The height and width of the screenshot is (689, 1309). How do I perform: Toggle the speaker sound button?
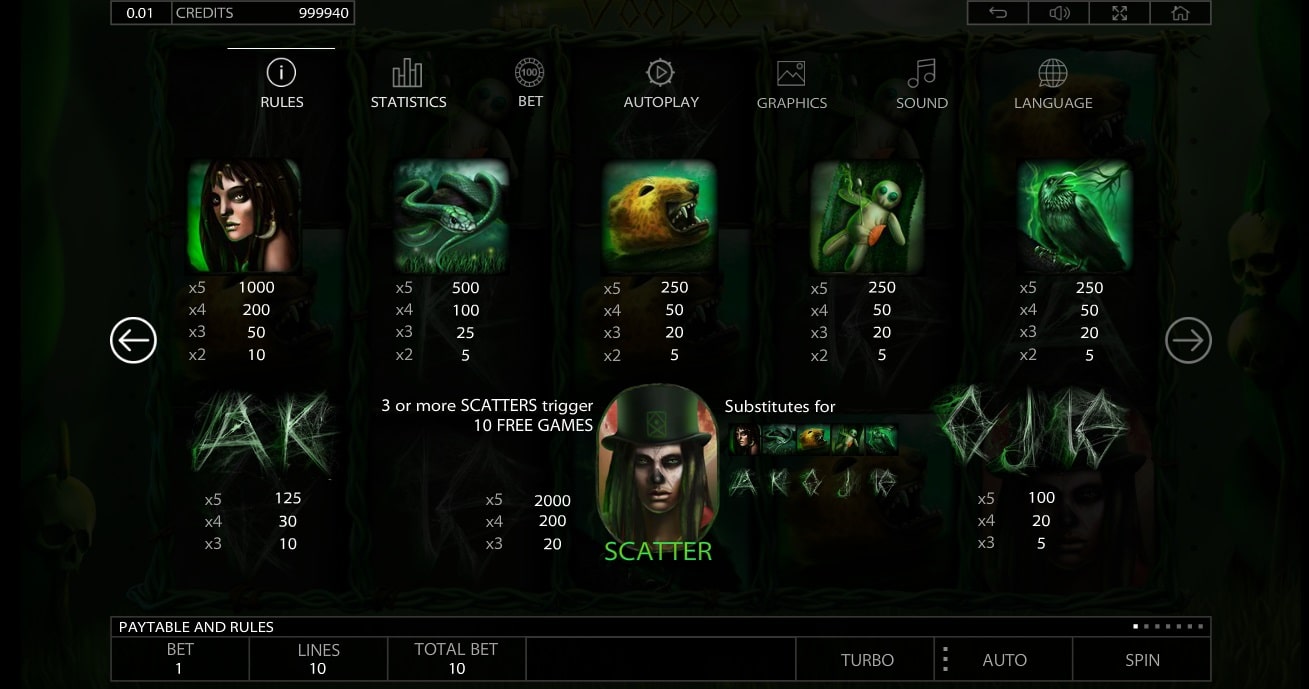pos(1059,13)
